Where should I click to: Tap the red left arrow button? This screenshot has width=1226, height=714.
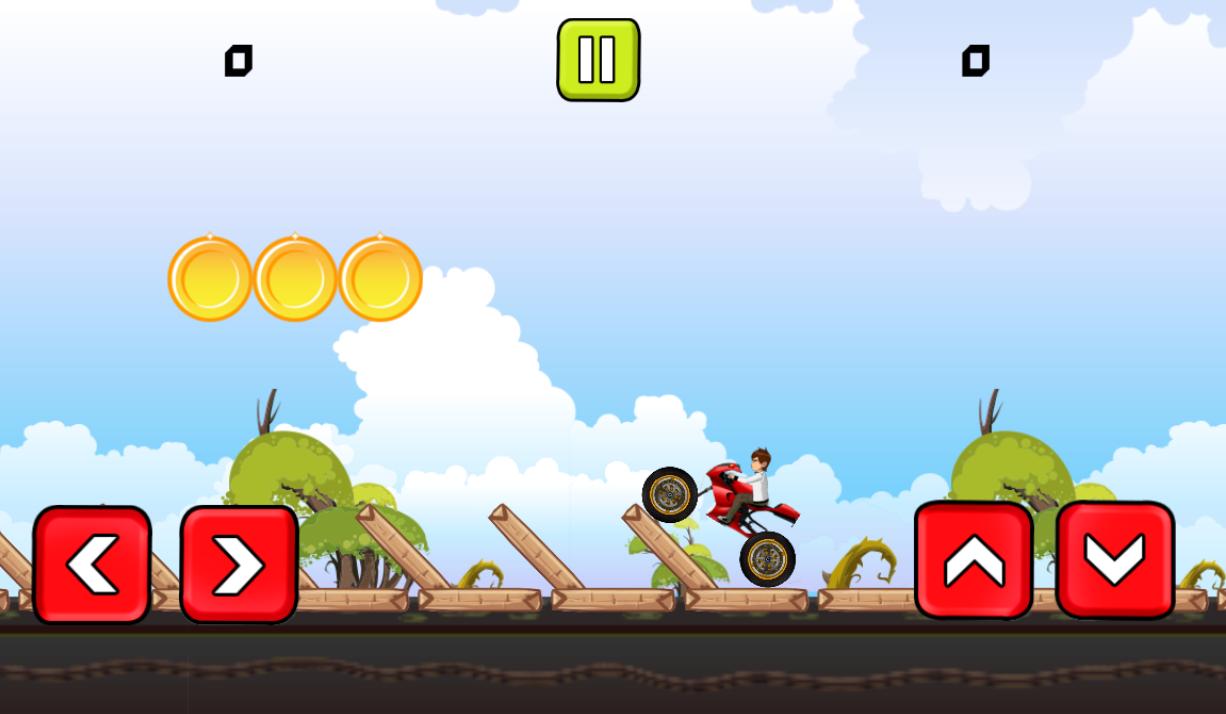click(92, 564)
